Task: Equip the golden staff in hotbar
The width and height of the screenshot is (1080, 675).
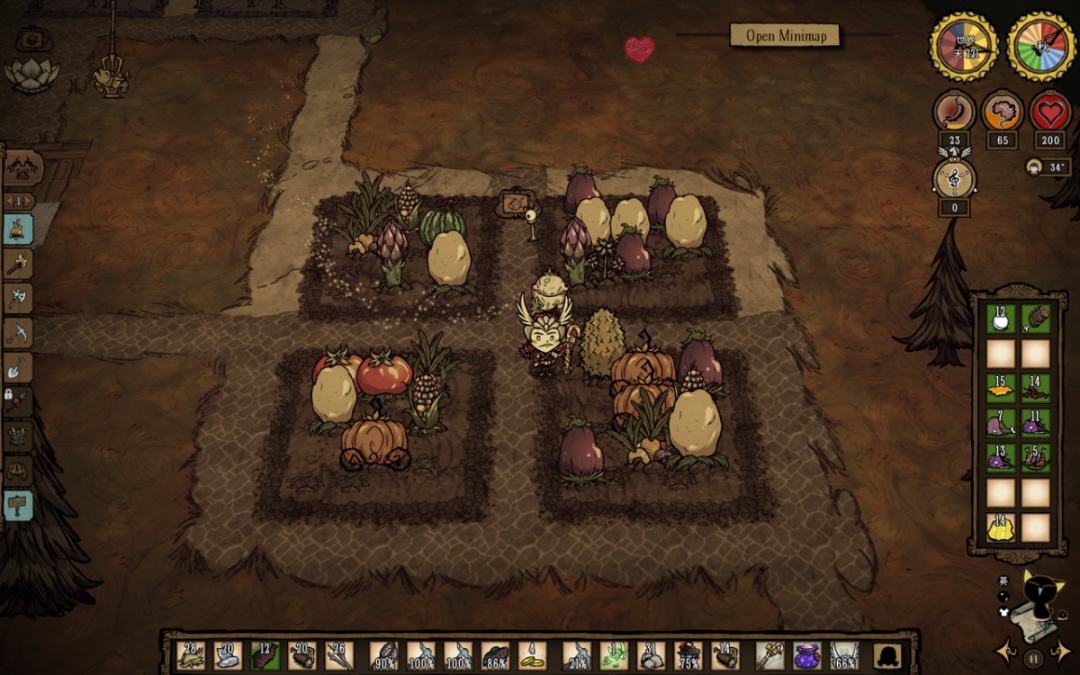Action: tap(770, 655)
